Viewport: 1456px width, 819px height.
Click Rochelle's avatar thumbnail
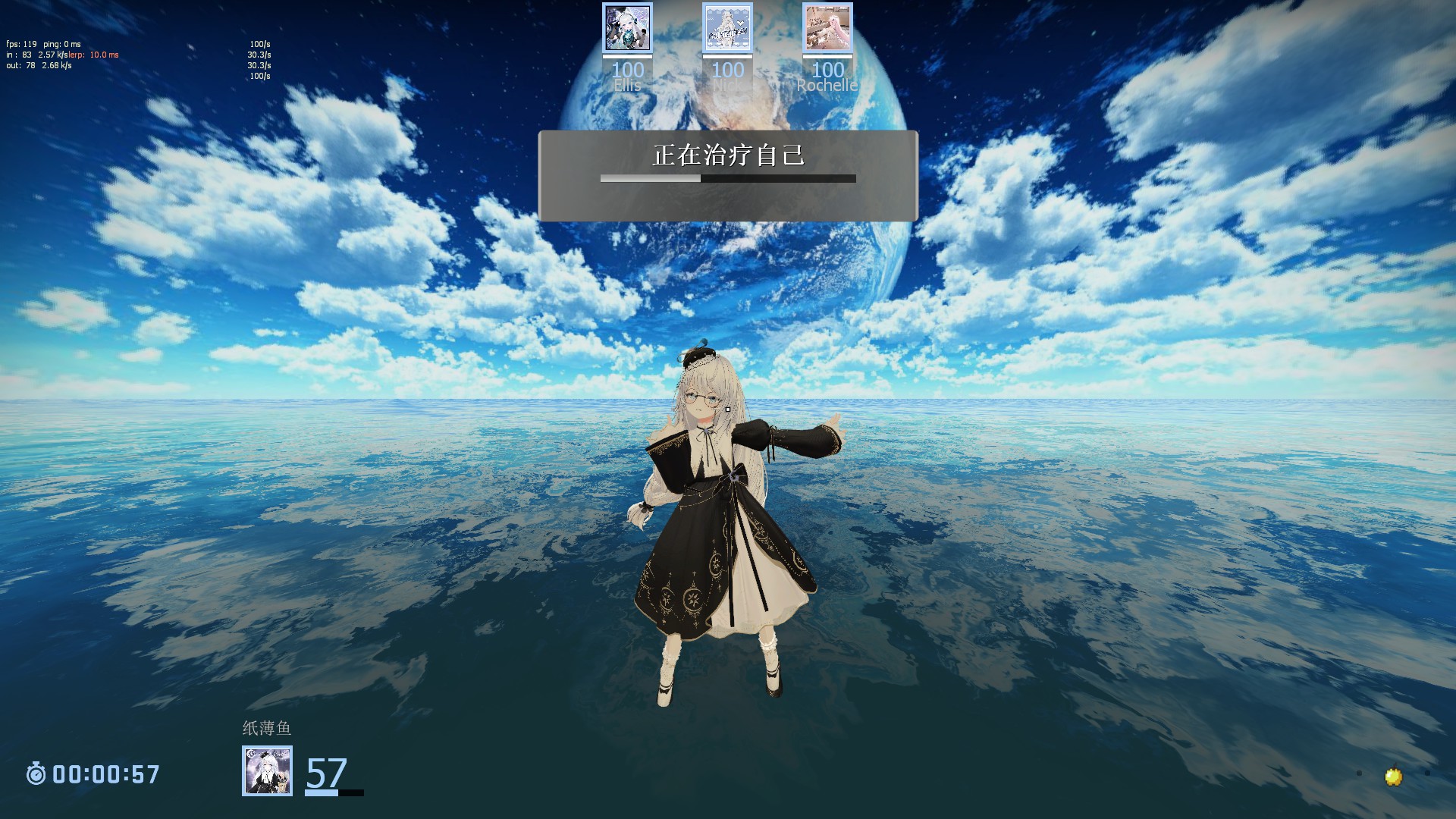(x=828, y=28)
